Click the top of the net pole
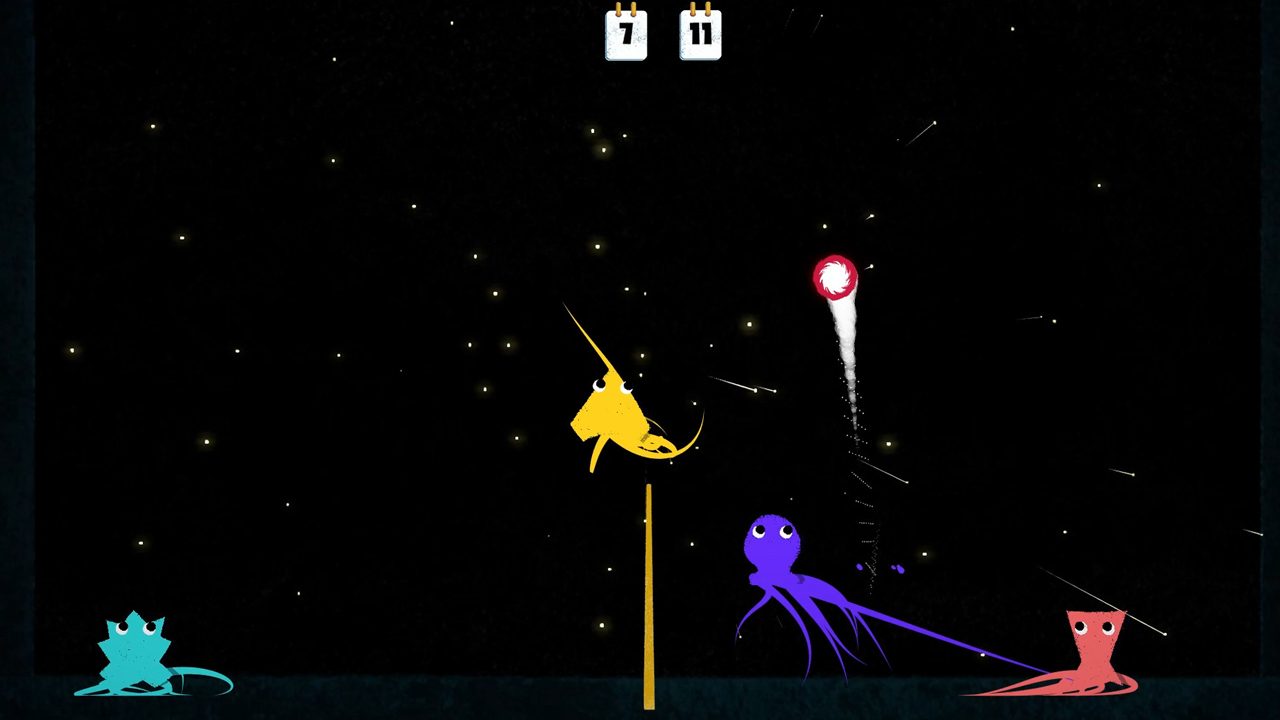The height and width of the screenshot is (720, 1280). click(x=650, y=488)
